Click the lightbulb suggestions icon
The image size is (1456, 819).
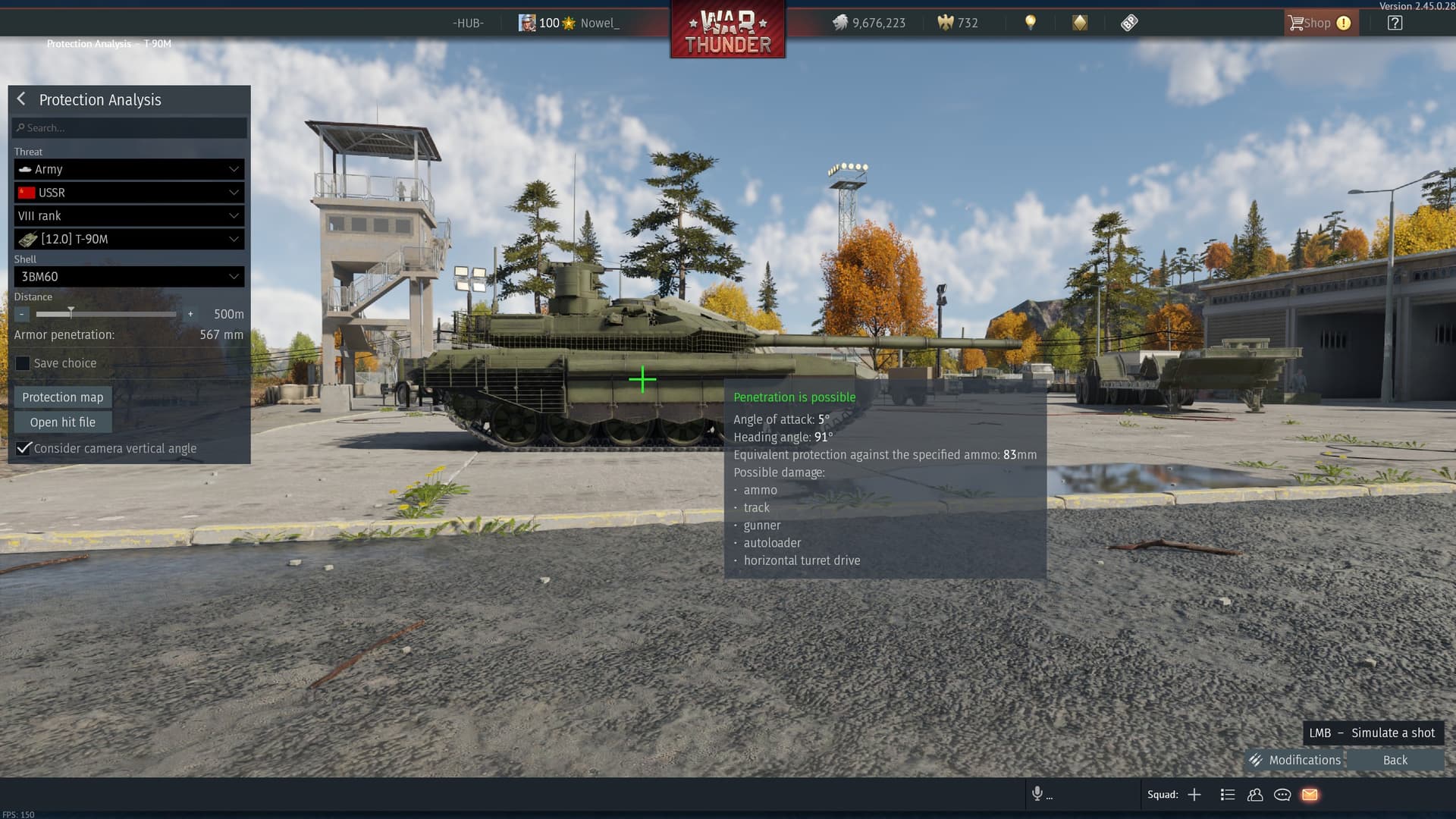(1031, 24)
